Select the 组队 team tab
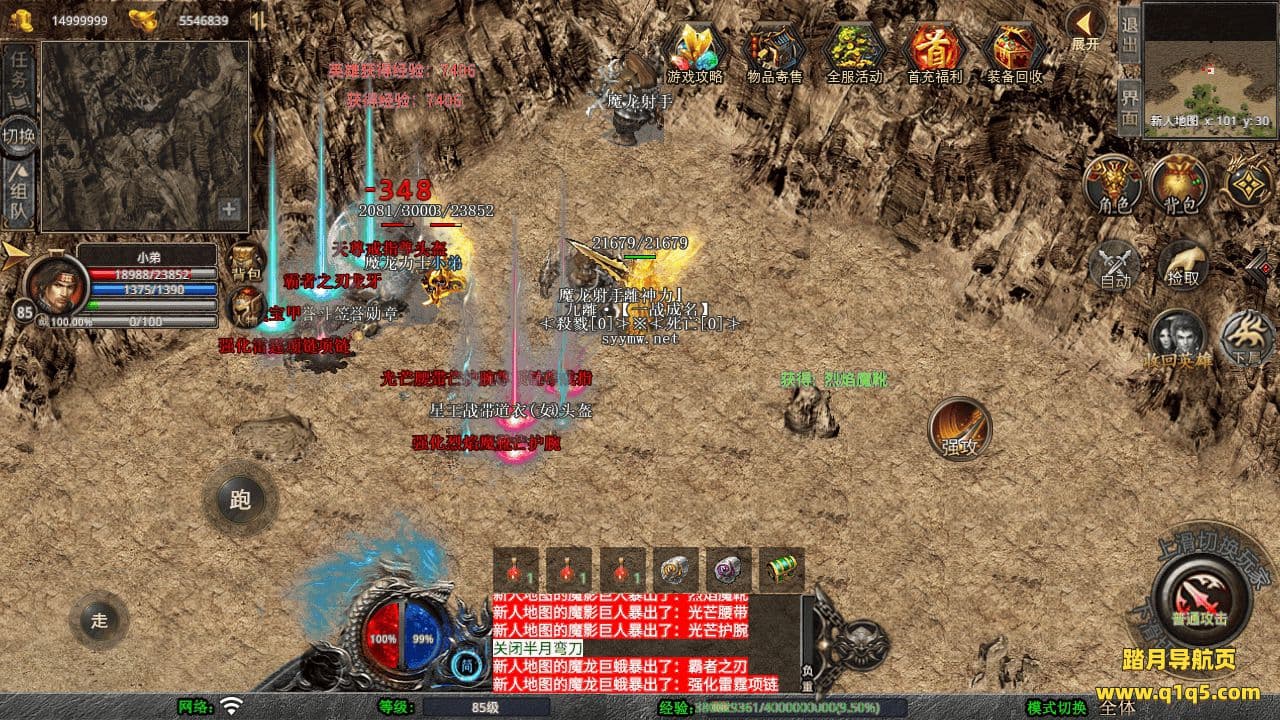The image size is (1280, 720). (20, 195)
